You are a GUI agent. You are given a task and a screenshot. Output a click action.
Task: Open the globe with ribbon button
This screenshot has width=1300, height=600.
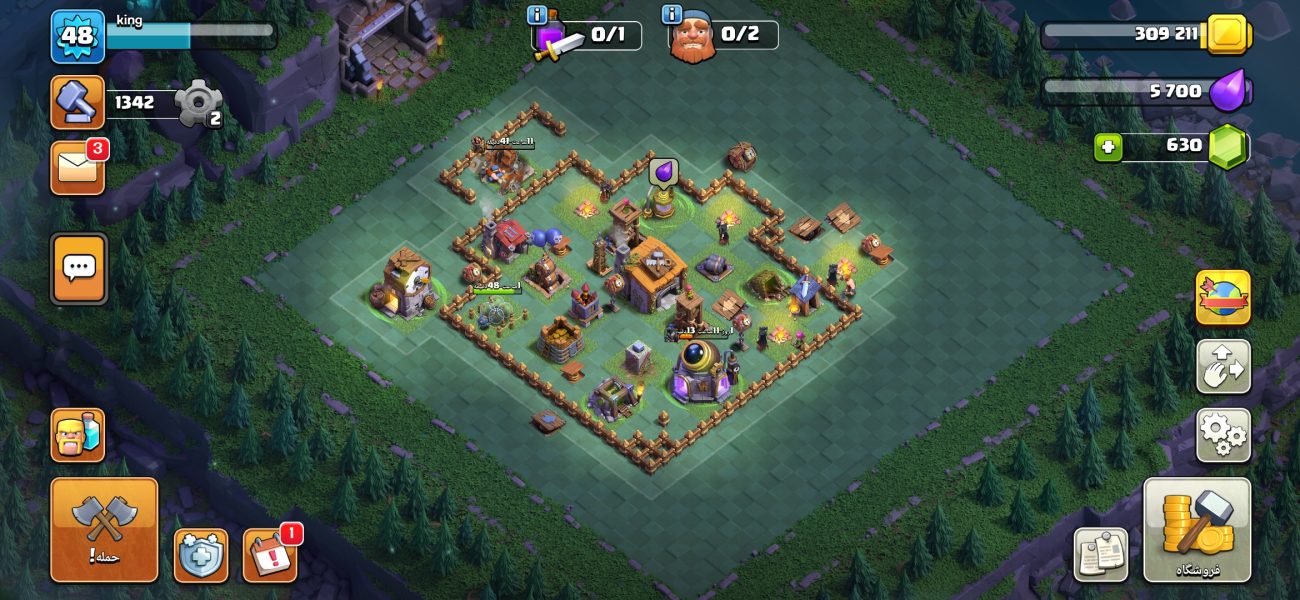point(1223,297)
